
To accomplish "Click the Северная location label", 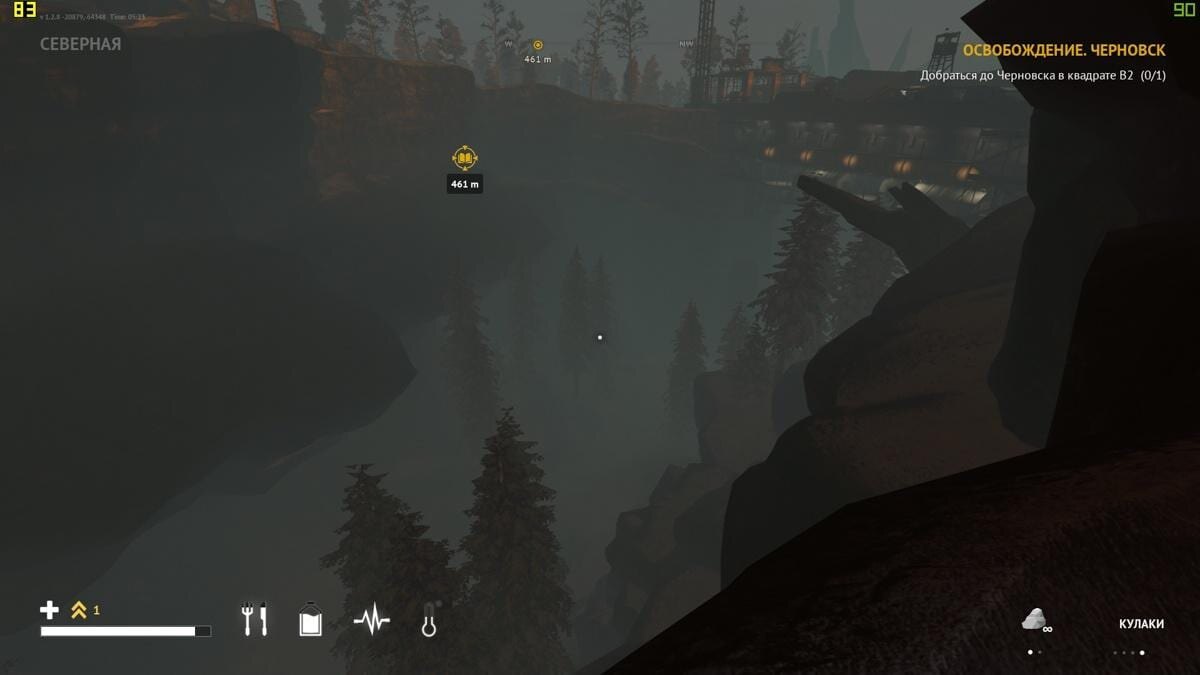I will (x=80, y=44).
